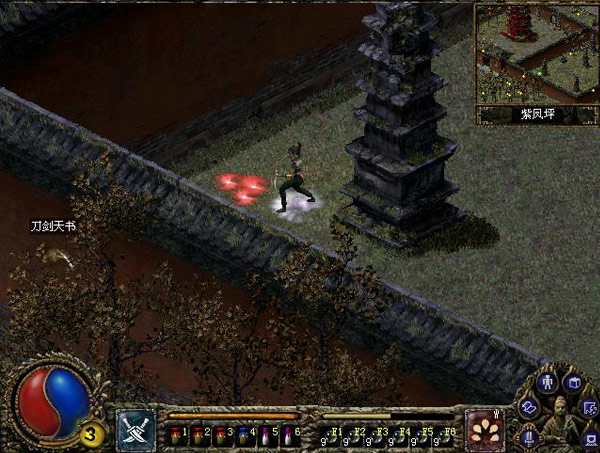Click the yin-yang health and mana orb
Screen dimensions: 600x453
pyautogui.click(x=50, y=400)
